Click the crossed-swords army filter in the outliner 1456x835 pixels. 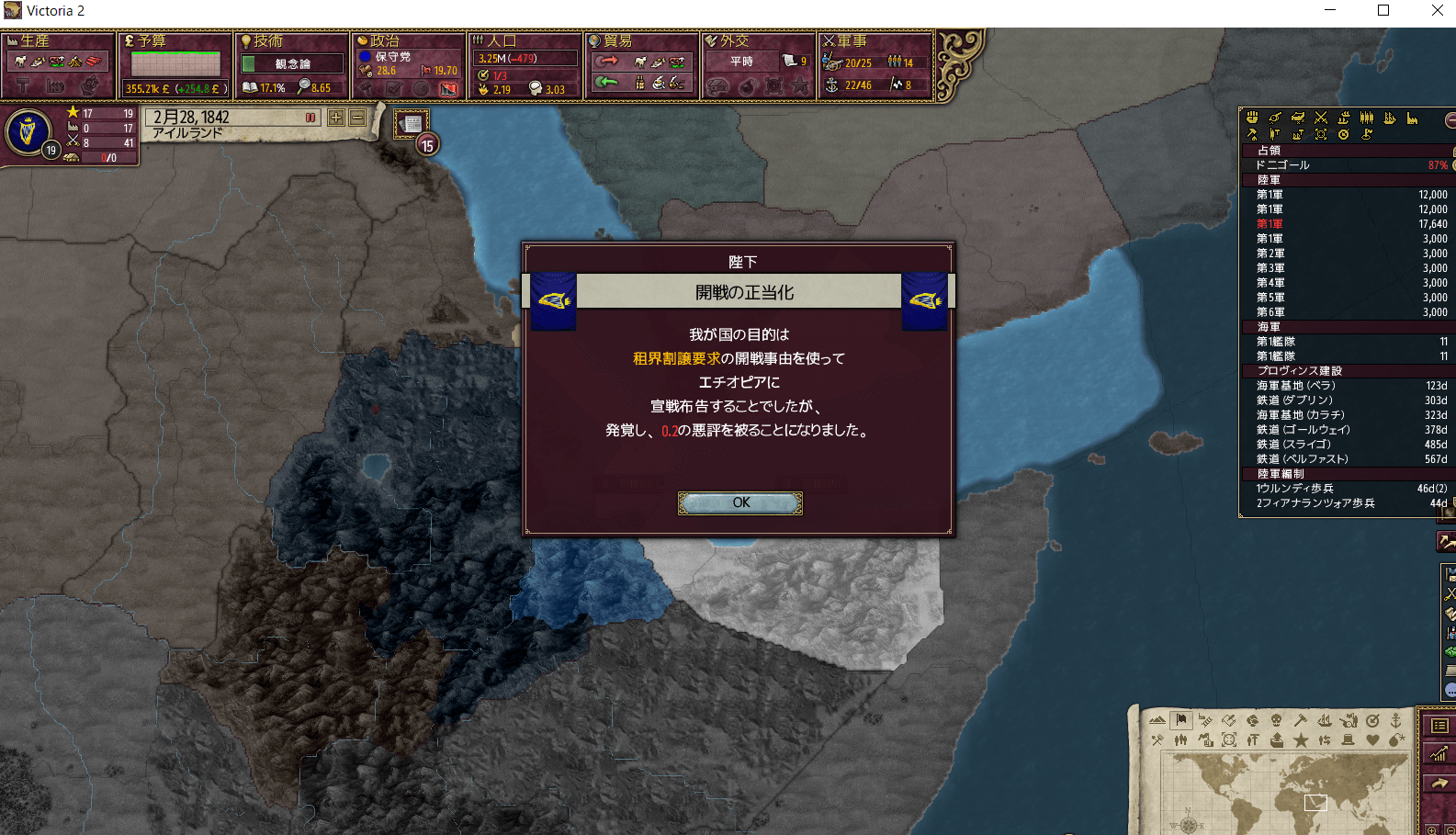[x=1321, y=118]
